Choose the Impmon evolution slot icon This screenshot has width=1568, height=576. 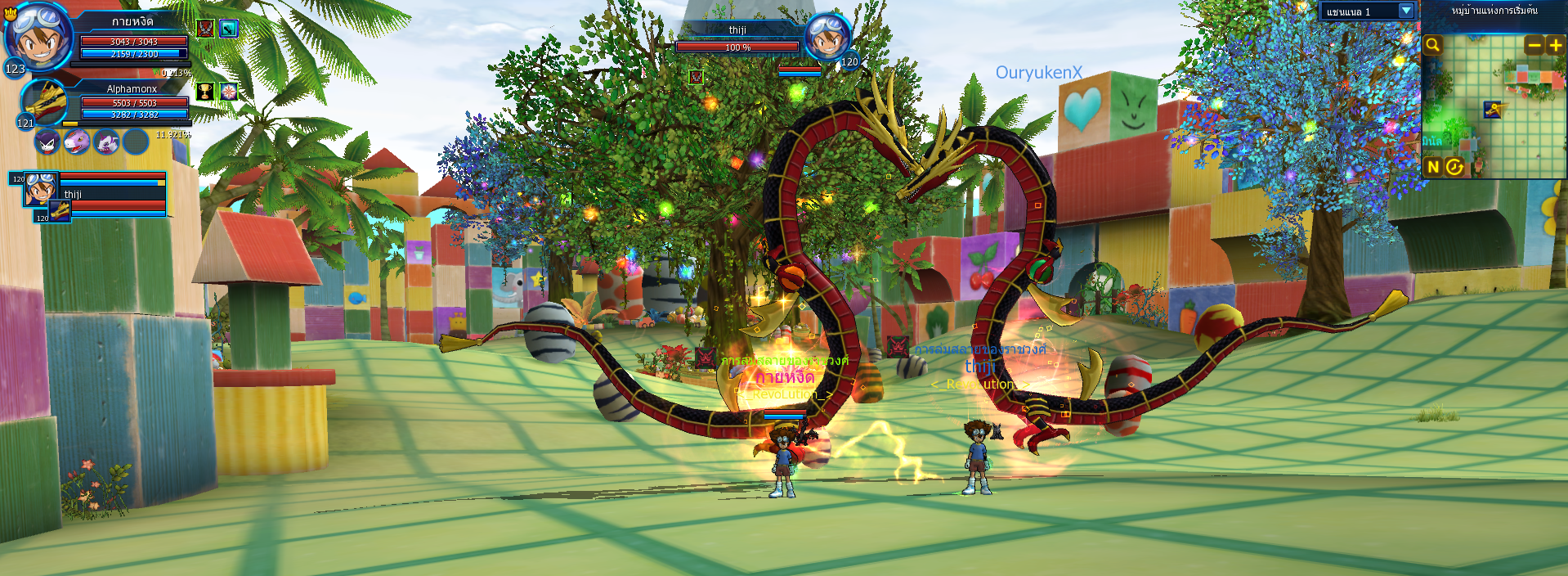pyautogui.click(x=48, y=142)
